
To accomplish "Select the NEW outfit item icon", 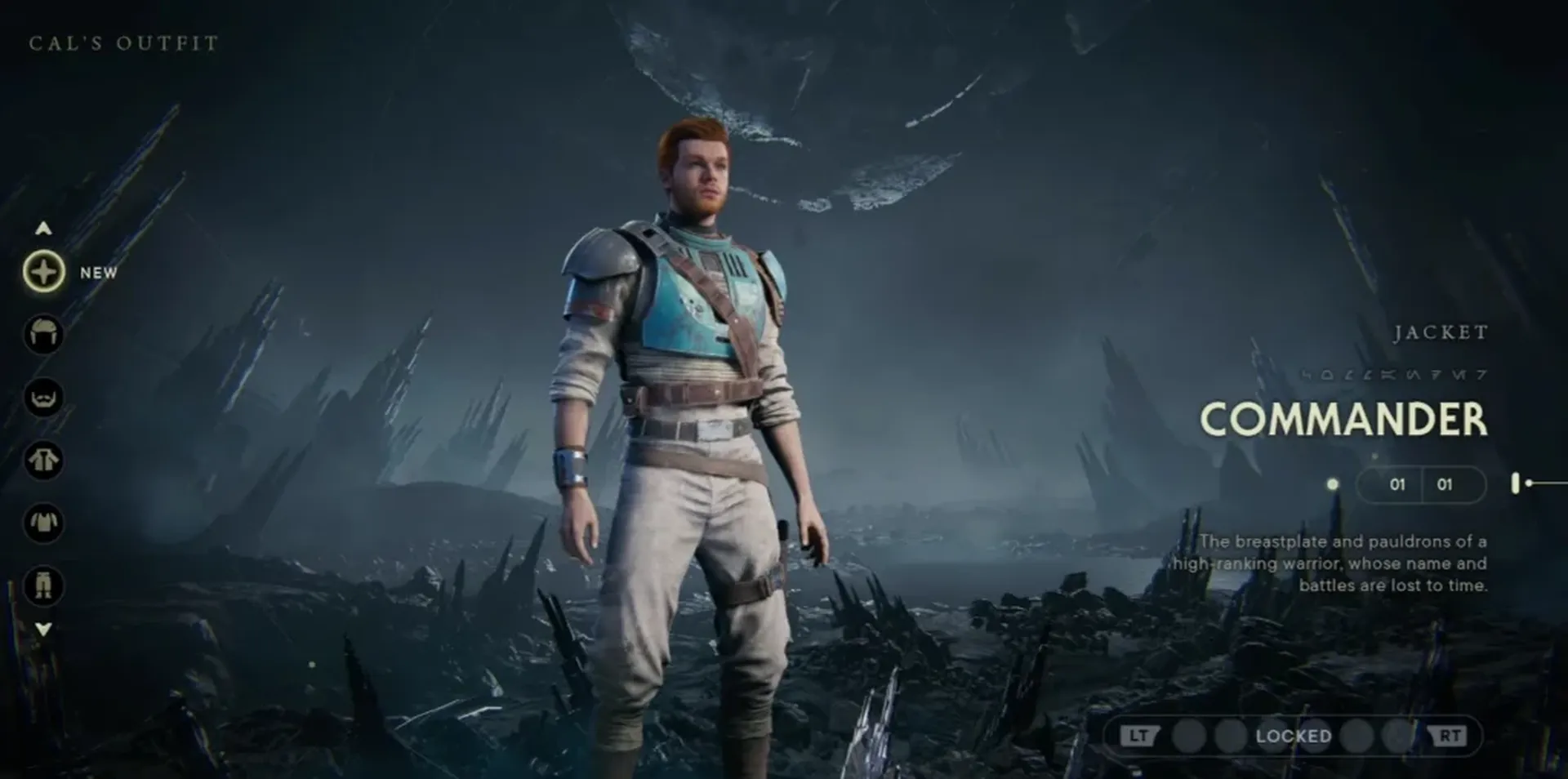I will pyautogui.click(x=45, y=273).
